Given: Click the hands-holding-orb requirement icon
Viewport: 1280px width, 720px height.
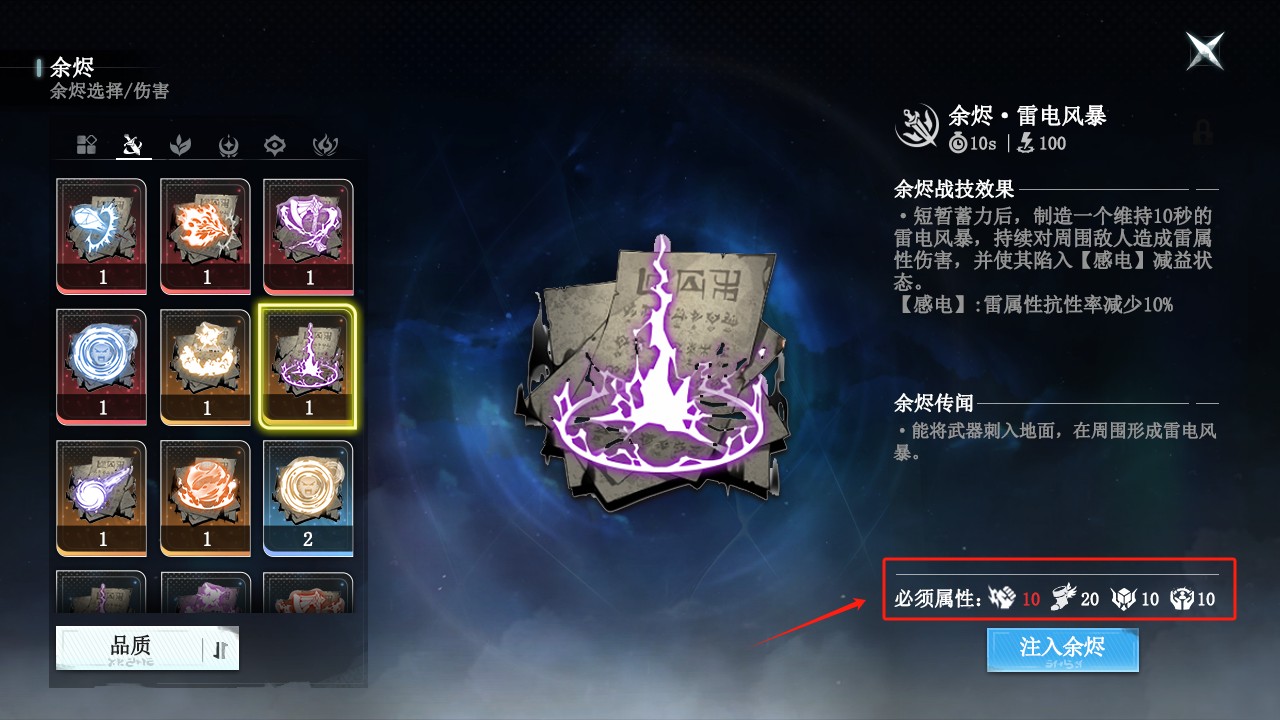Looking at the screenshot, I should coord(1182,598).
